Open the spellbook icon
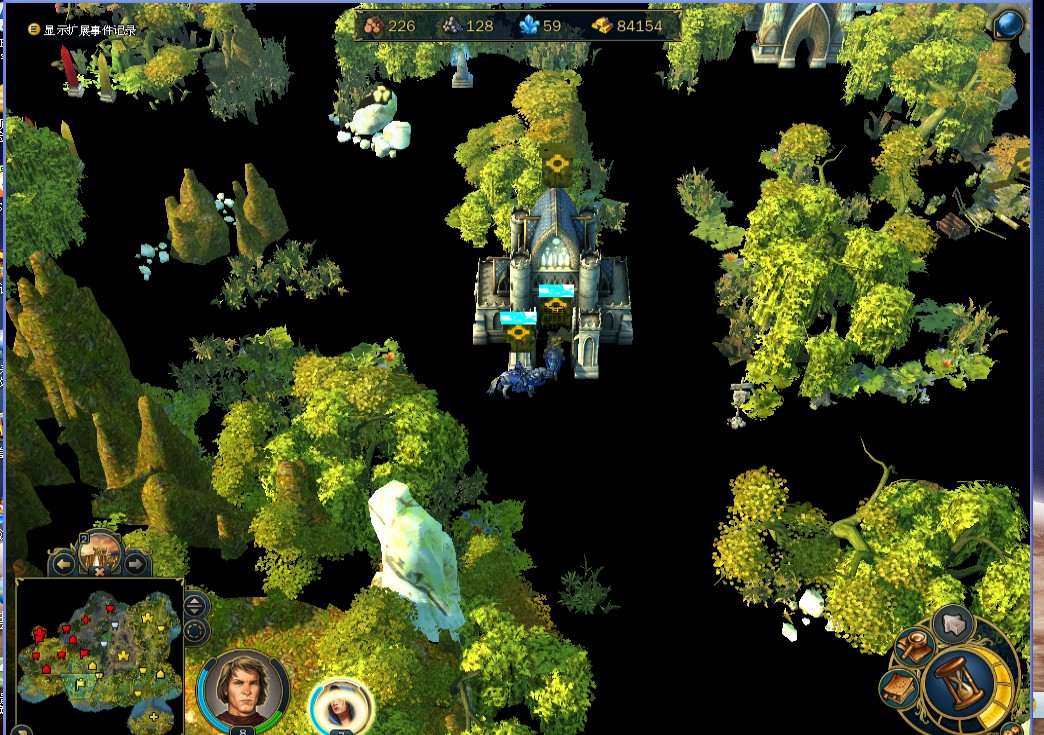 898,689
